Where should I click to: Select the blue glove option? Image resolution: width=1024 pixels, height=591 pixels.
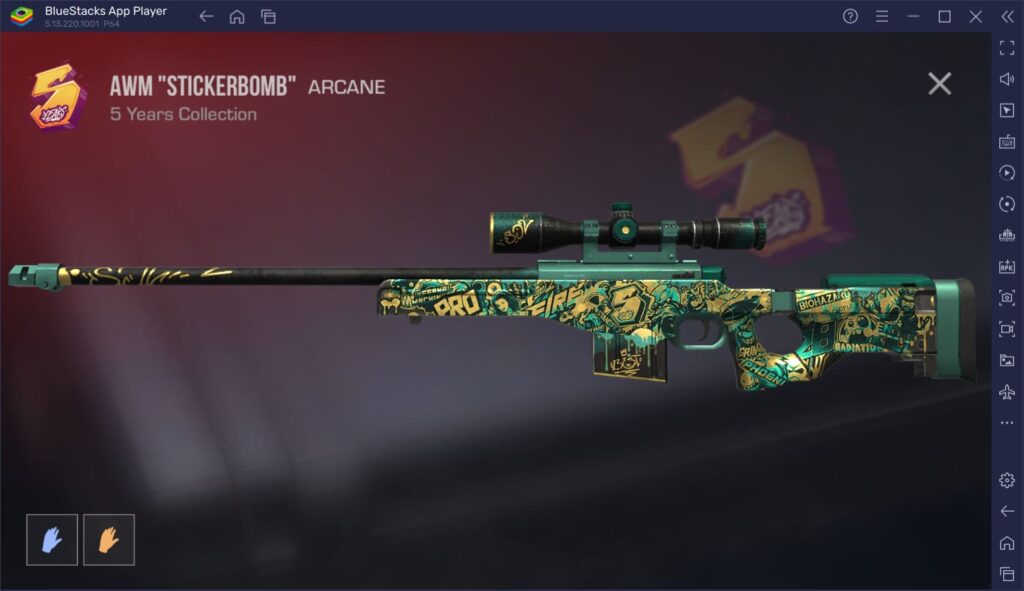click(x=52, y=540)
